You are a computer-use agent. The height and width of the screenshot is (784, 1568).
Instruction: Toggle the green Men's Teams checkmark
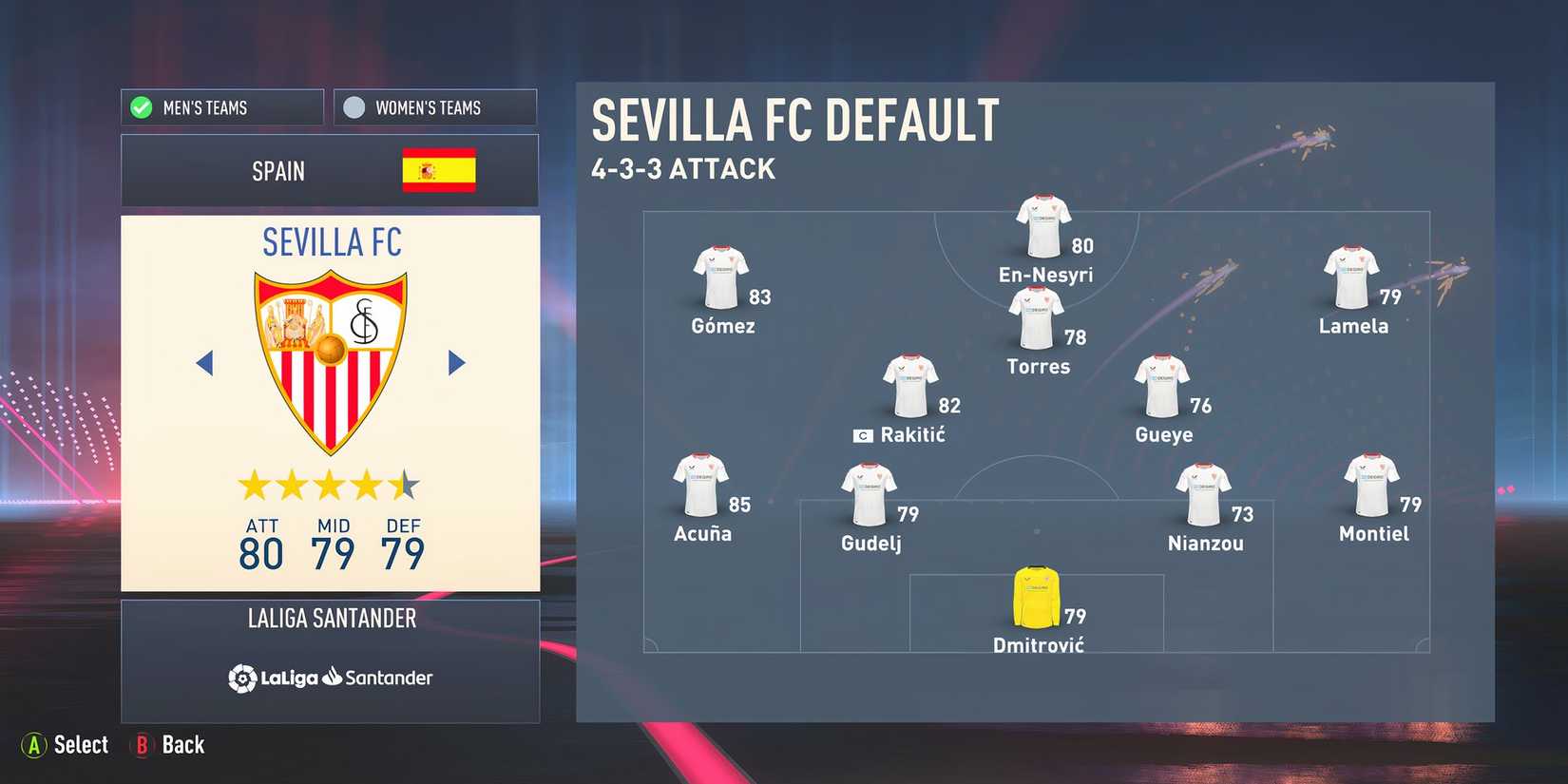(140, 106)
